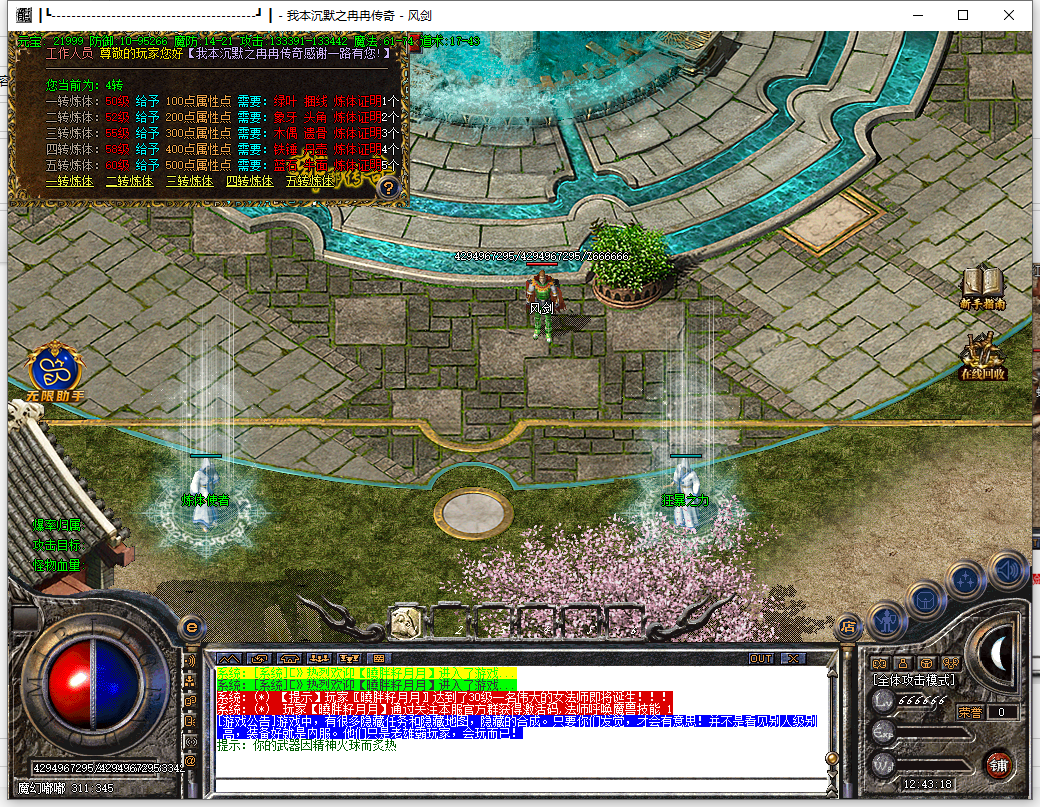This screenshot has height=807, width=1040.
Task: Open the 新手指南 beginner guide
Action: 982,286
